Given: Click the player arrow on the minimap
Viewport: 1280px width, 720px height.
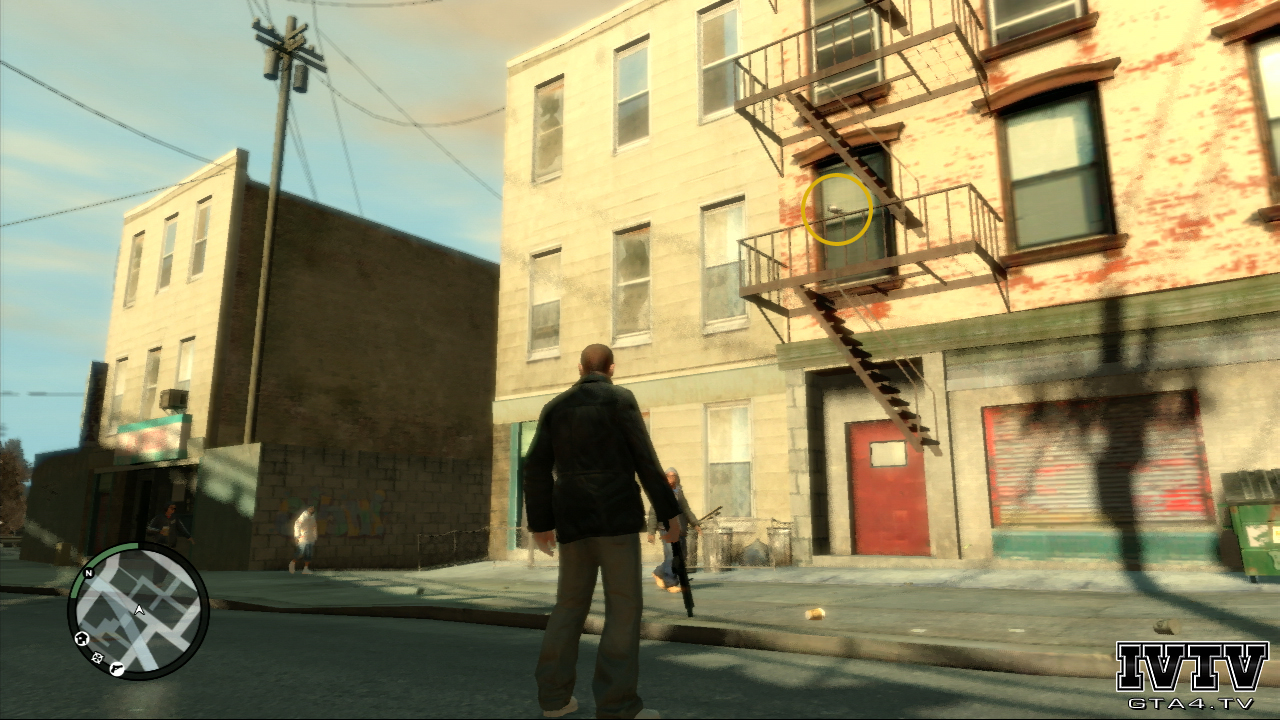Looking at the screenshot, I should pos(139,609).
